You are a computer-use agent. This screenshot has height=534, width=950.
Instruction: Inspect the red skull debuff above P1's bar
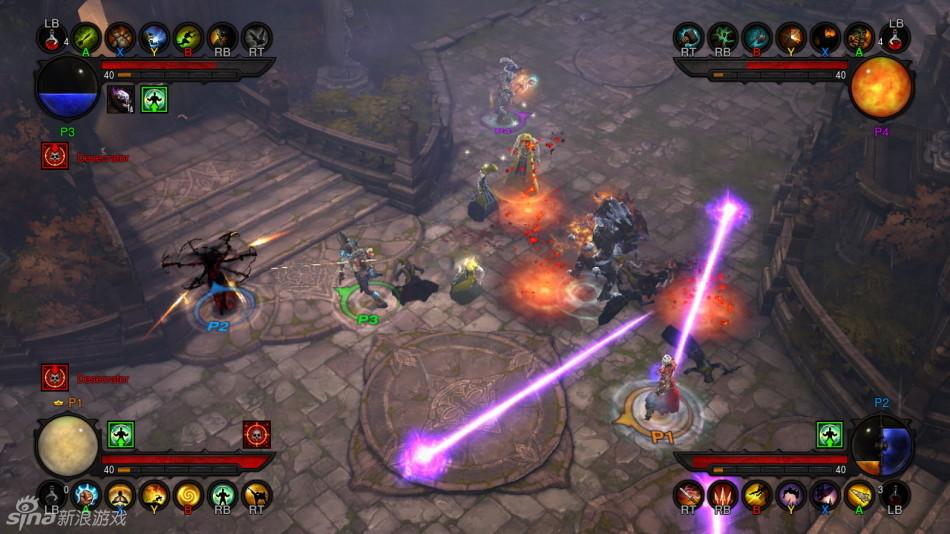point(257,435)
